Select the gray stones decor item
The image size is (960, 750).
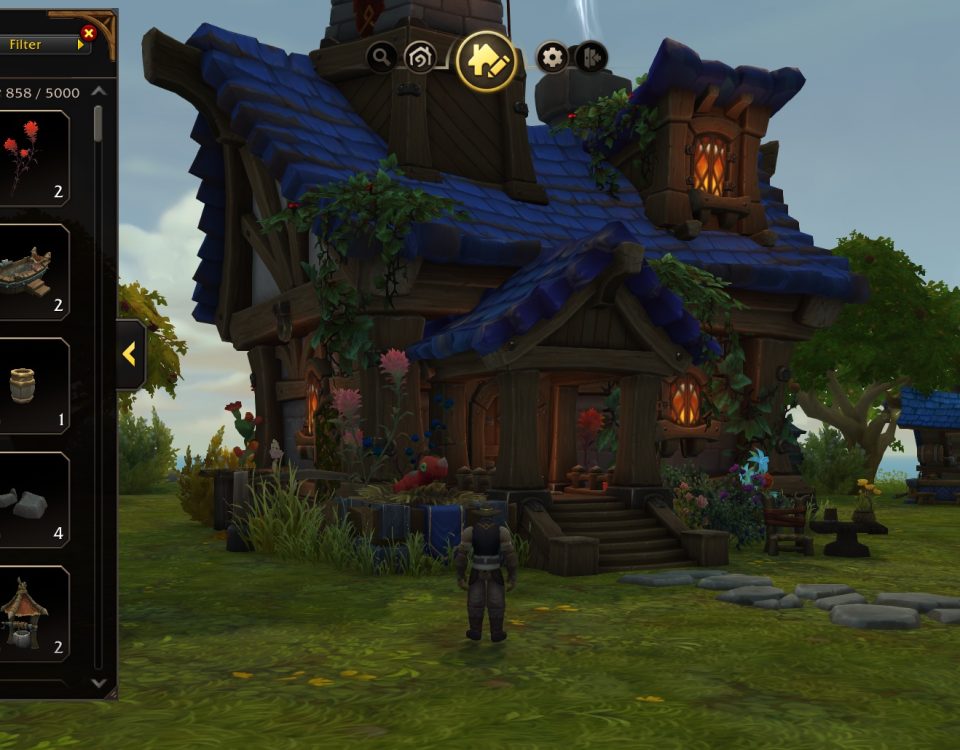33,500
